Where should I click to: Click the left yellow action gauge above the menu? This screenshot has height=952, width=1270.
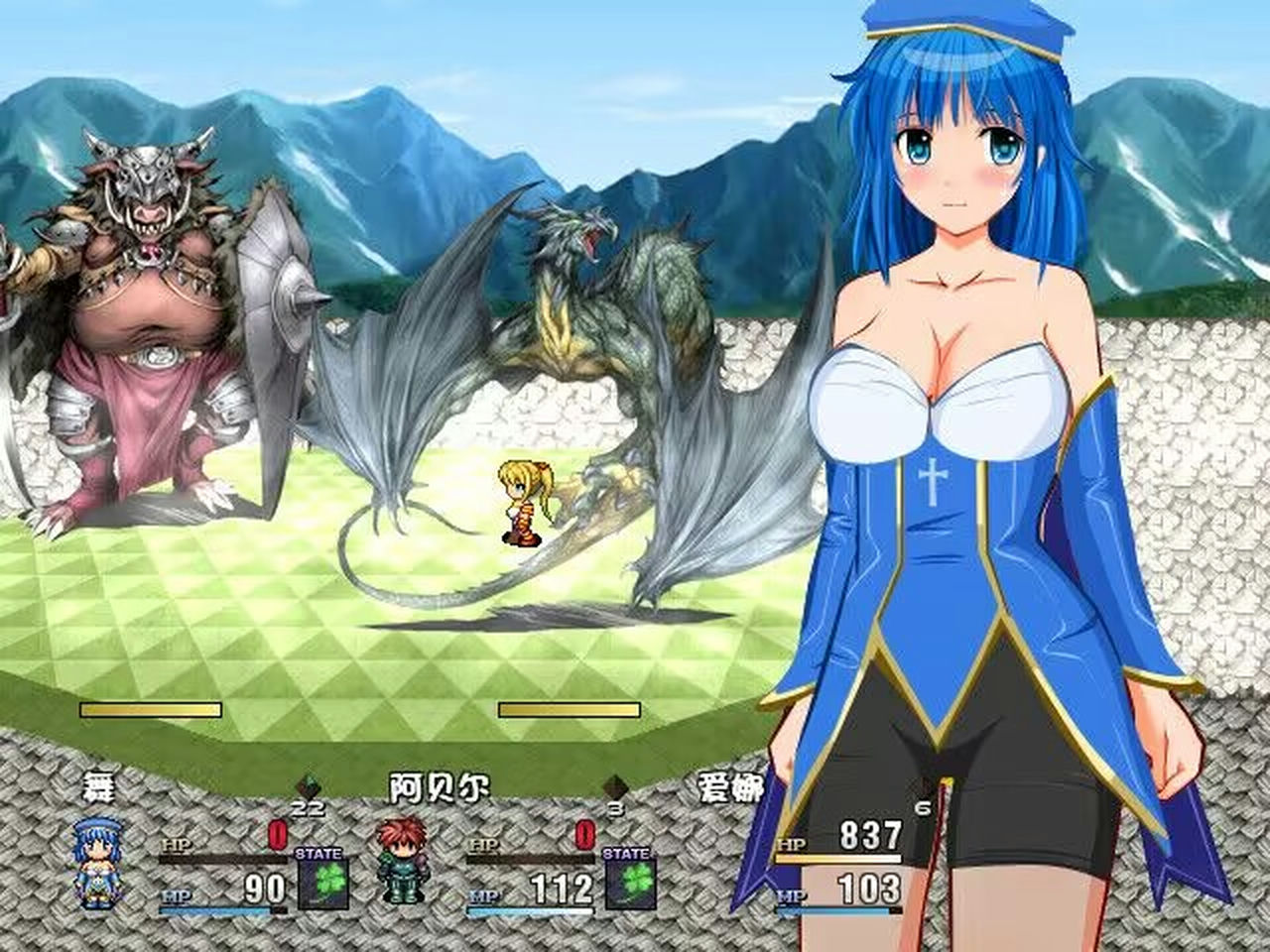[x=149, y=710]
